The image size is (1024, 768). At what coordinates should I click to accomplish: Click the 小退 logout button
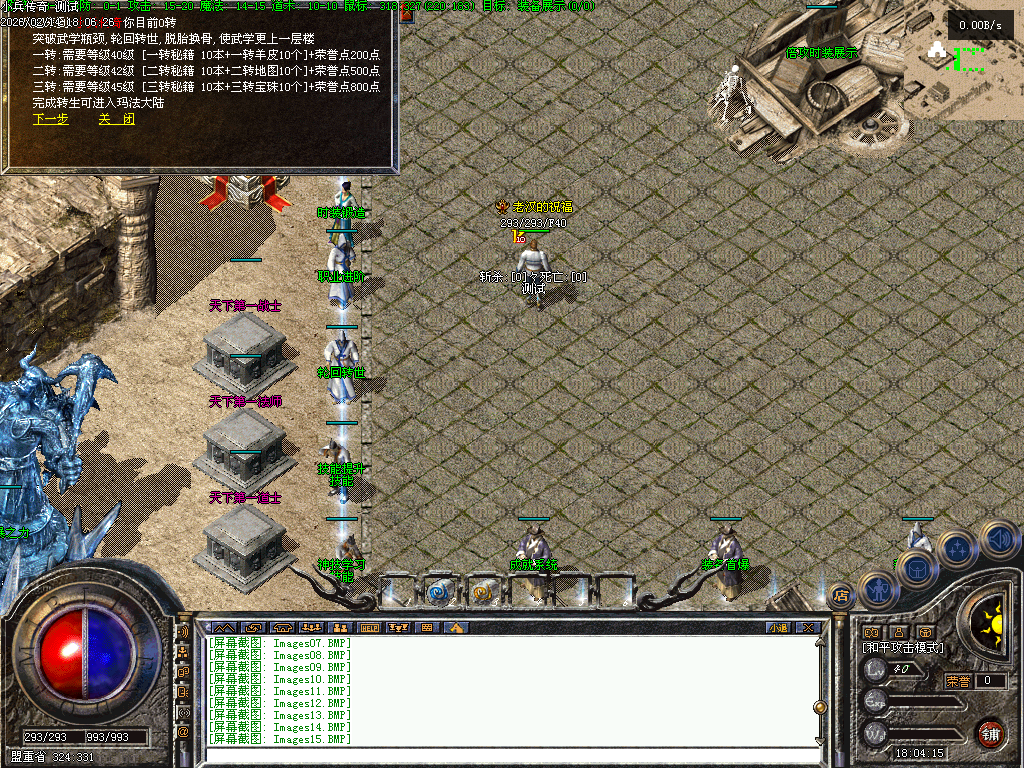[778, 628]
